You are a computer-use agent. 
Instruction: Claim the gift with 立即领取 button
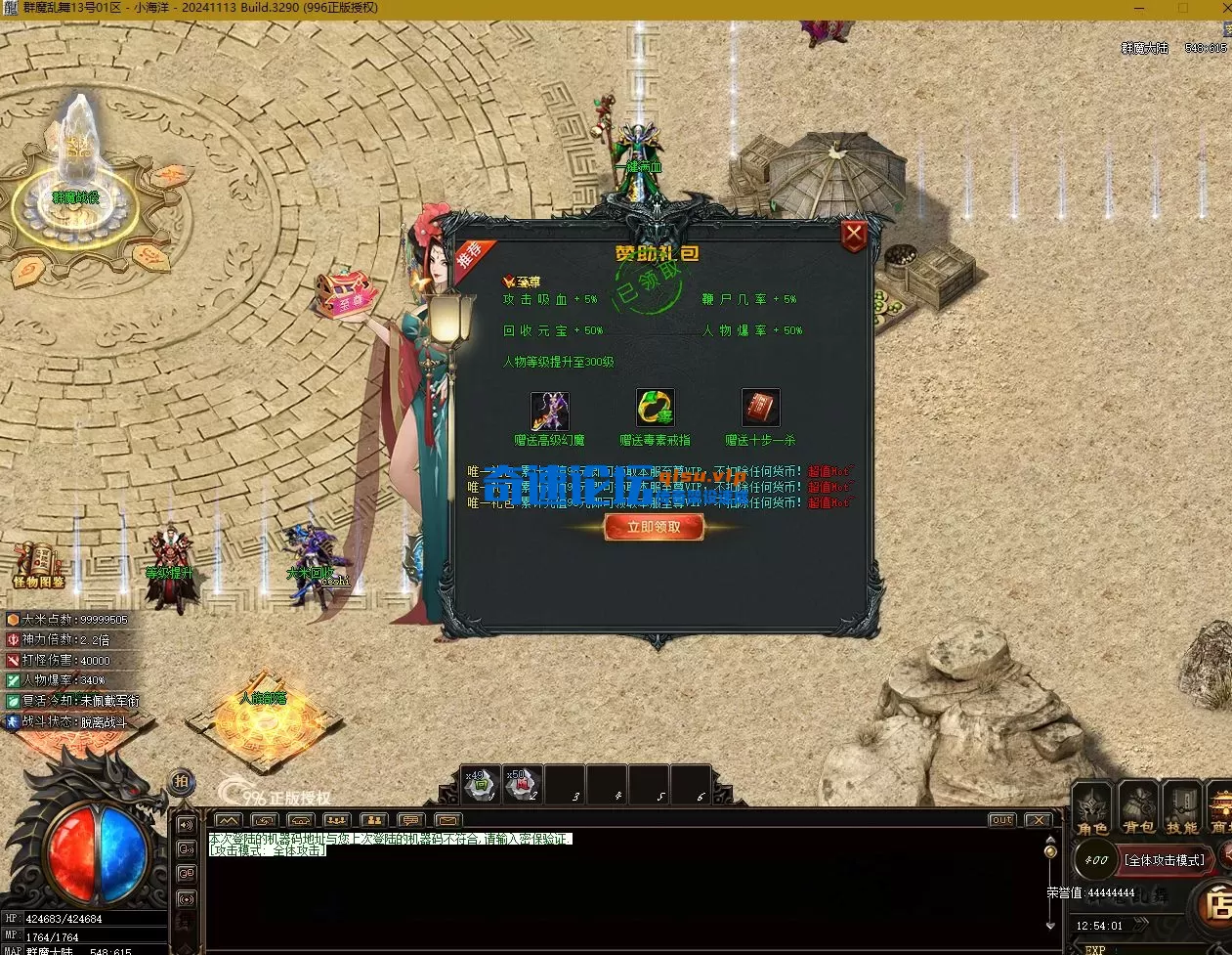point(654,528)
